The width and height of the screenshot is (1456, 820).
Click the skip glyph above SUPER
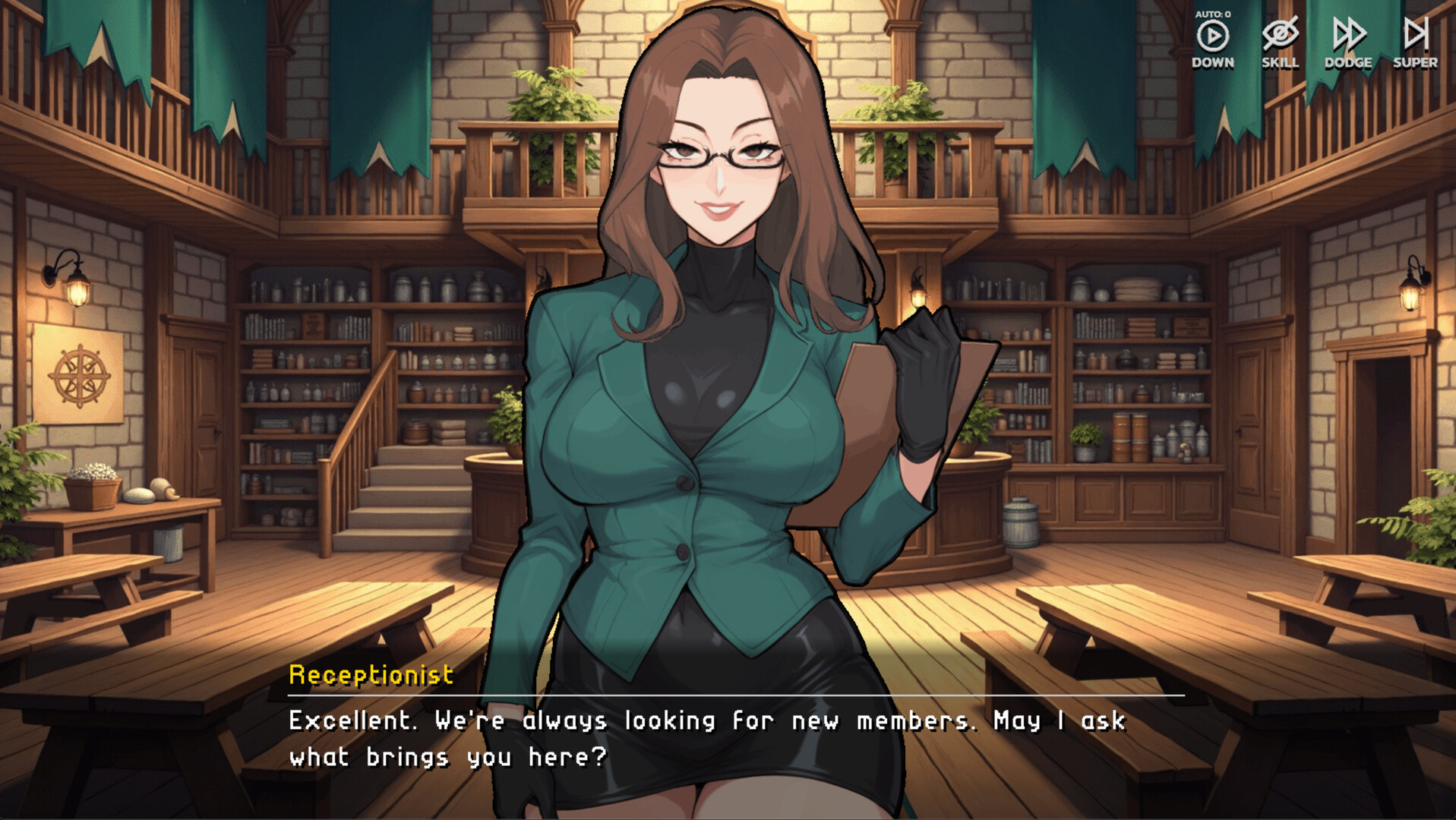1417,34
